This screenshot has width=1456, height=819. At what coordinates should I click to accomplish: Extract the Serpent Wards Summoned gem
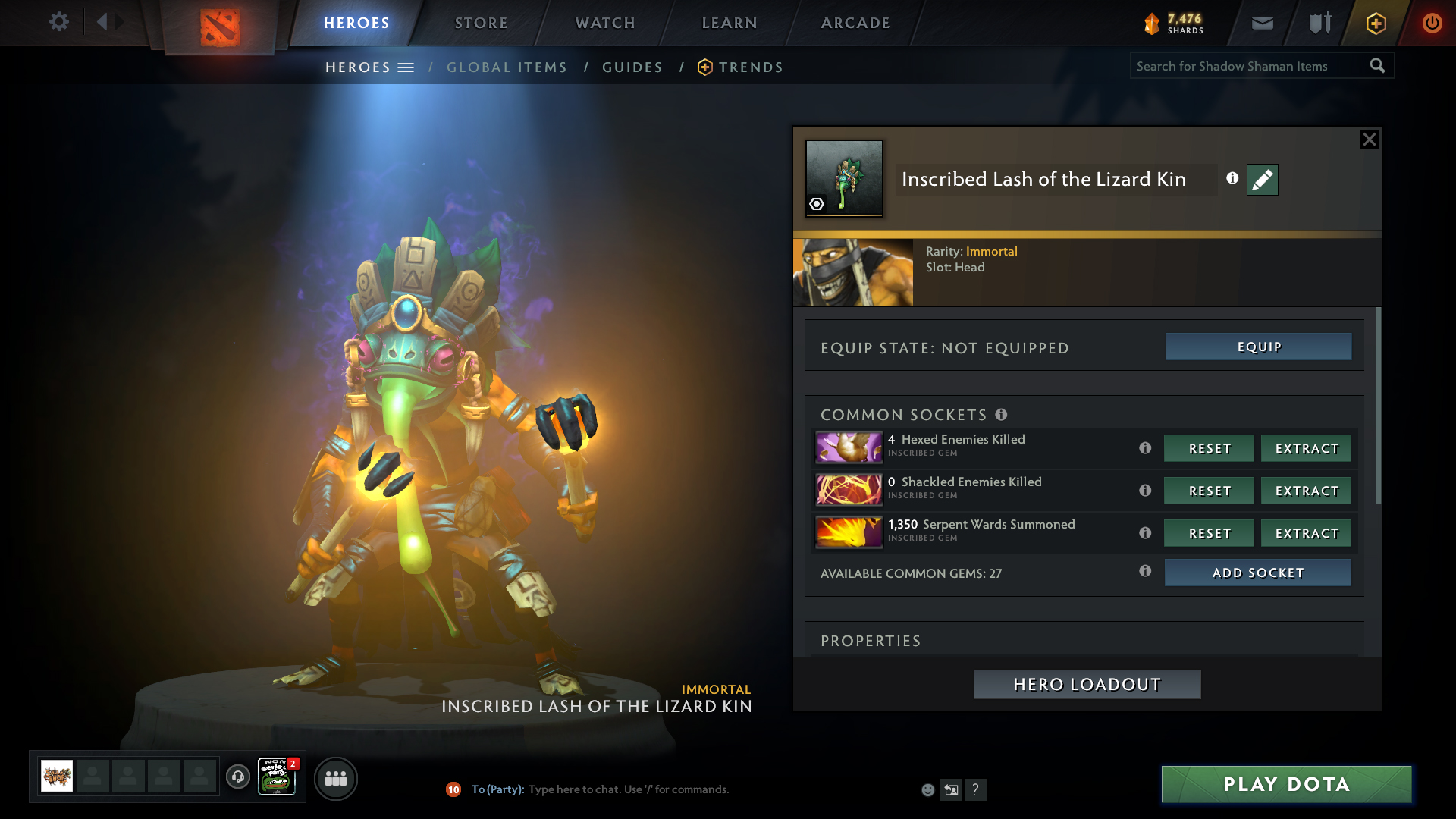(1306, 533)
